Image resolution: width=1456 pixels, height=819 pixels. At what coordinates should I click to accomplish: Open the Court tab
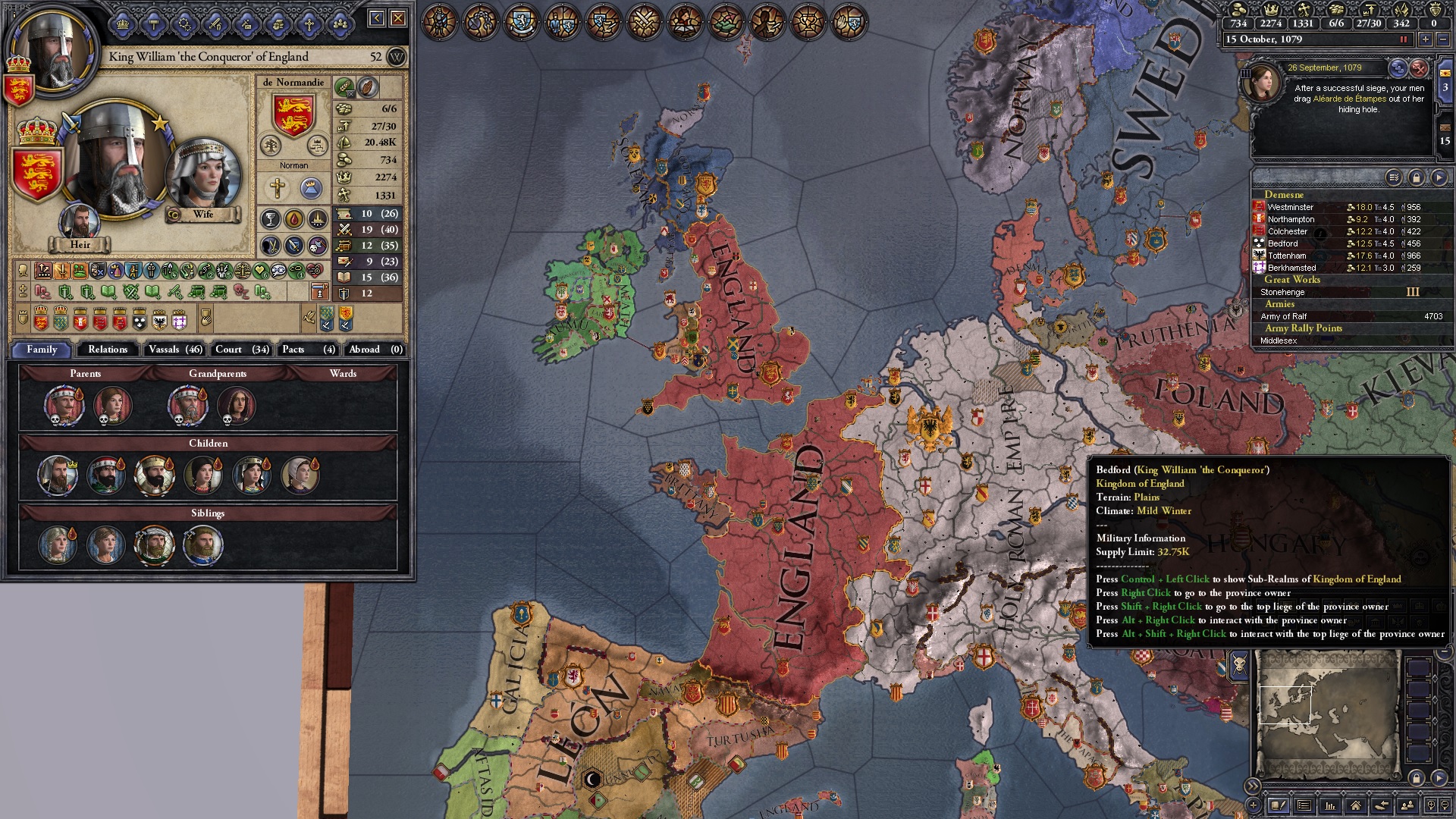click(x=238, y=350)
